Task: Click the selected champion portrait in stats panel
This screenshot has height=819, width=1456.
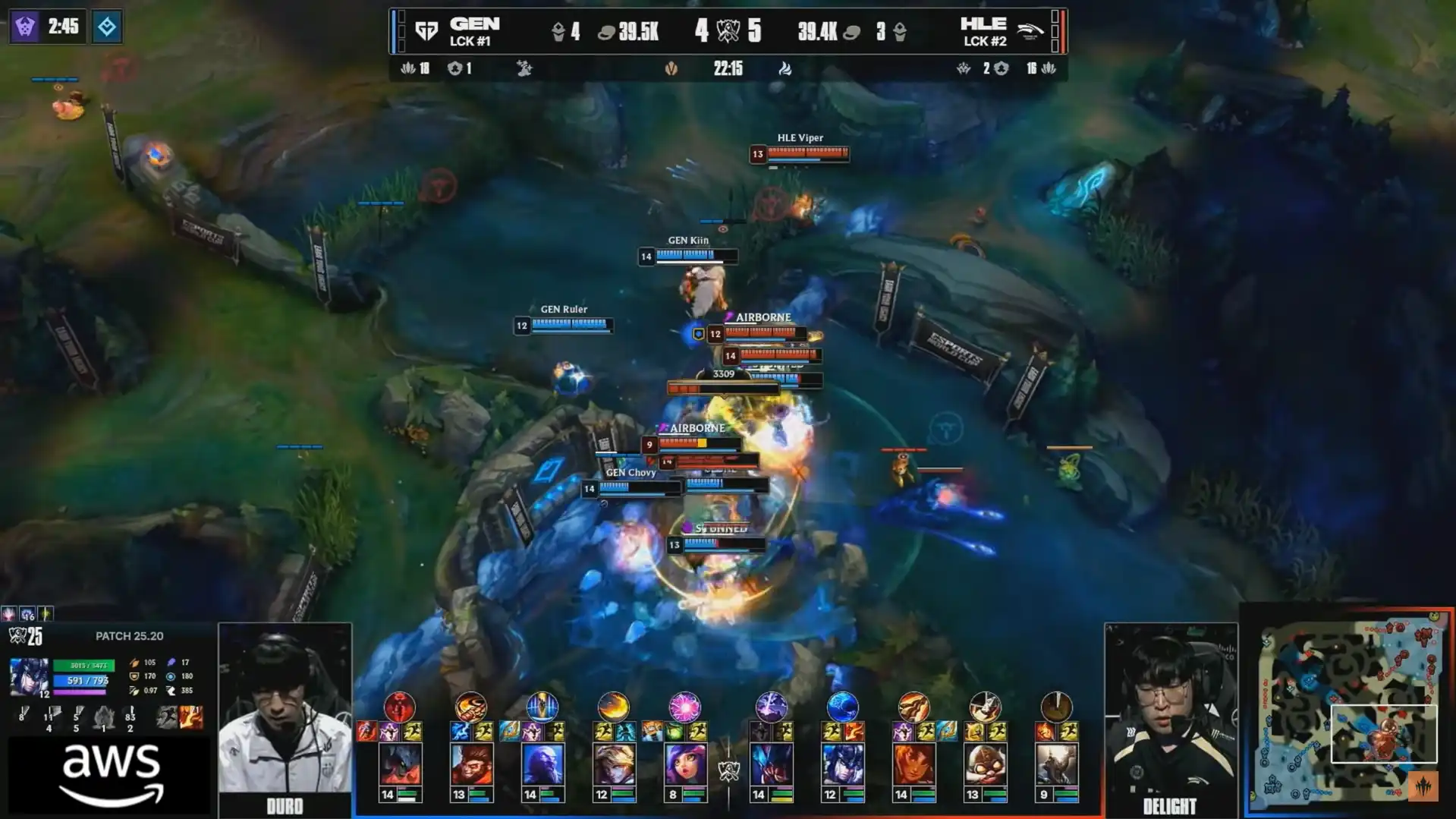Action: point(30,677)
